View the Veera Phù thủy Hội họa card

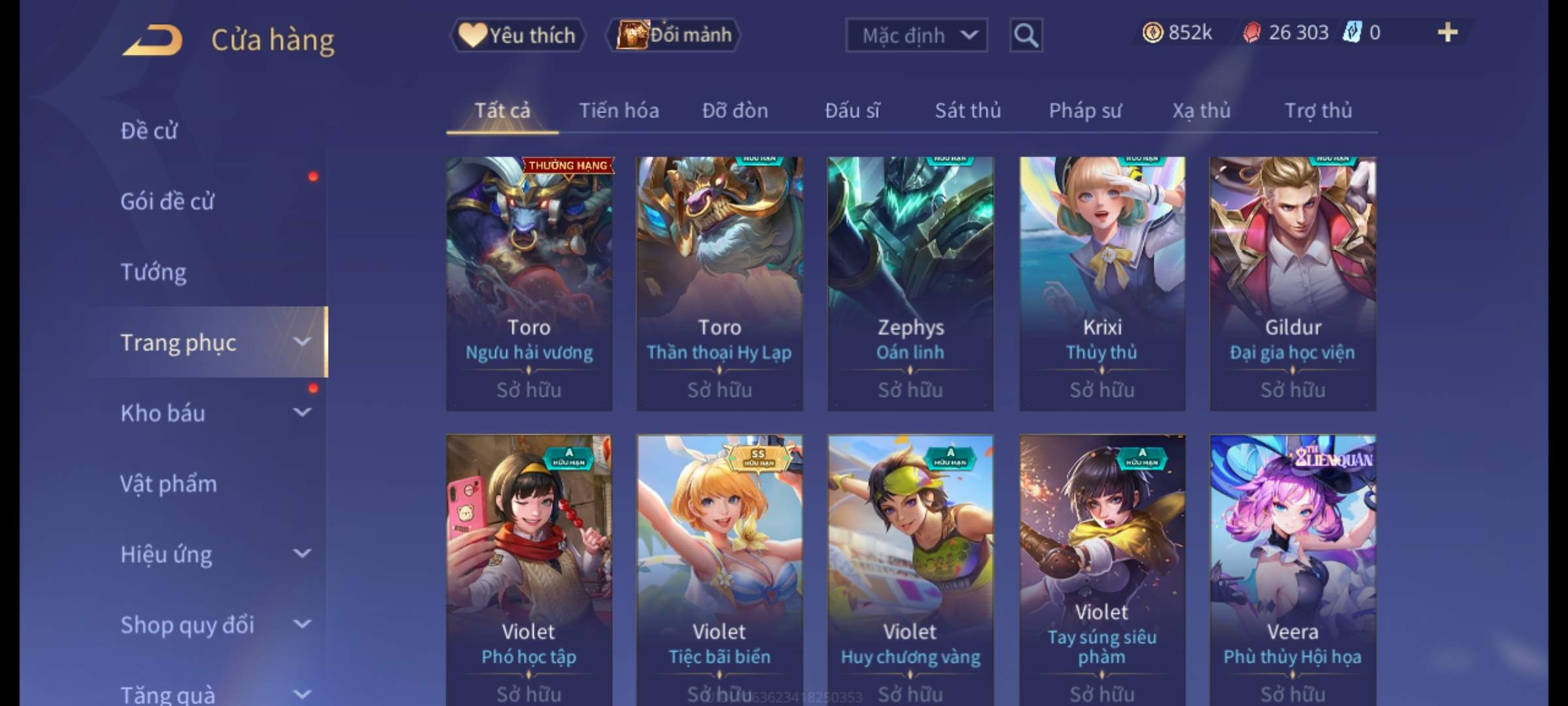pyautogui.click(x=1292, y=569)
